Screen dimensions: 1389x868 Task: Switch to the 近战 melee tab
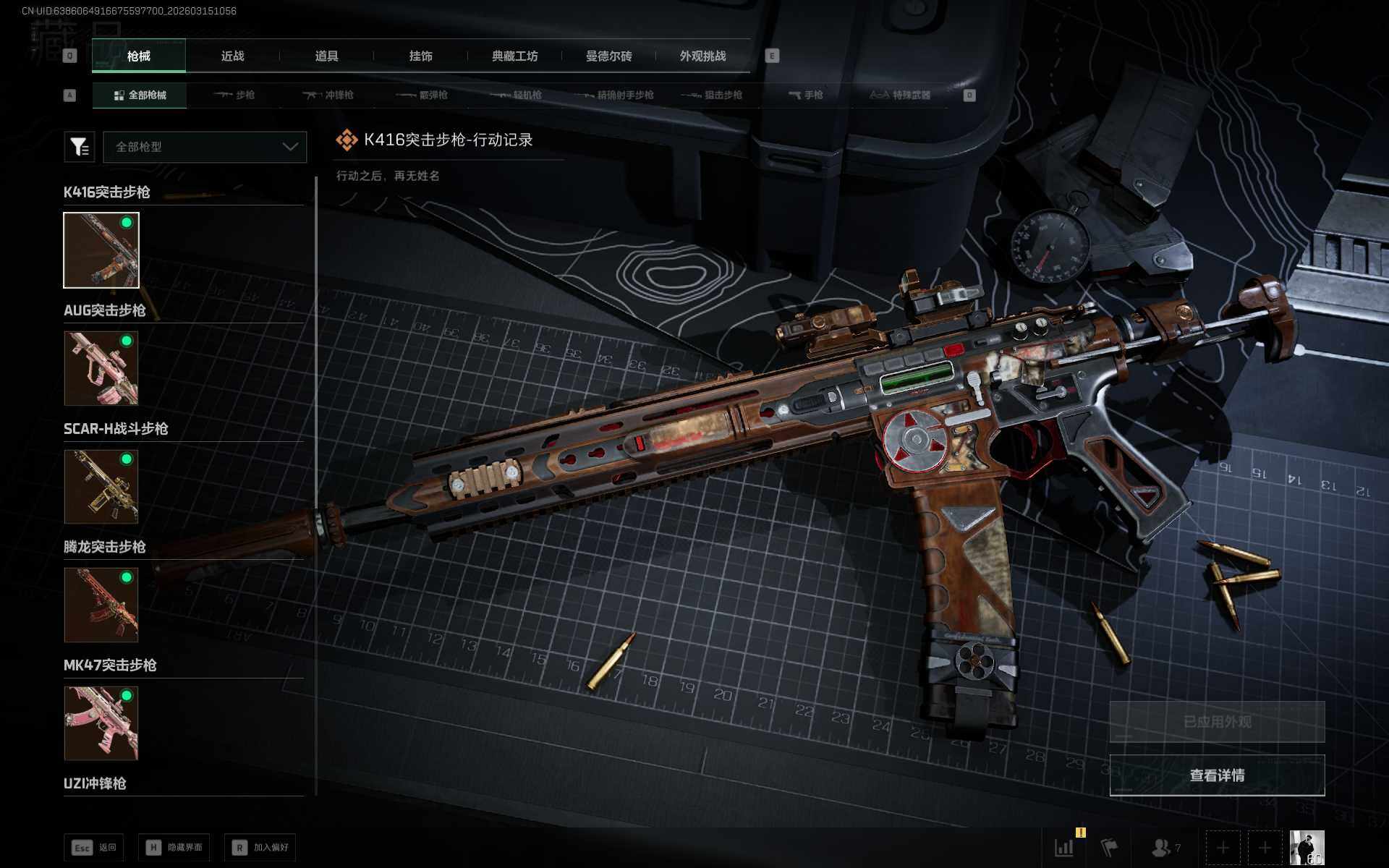tap(232, 56)
